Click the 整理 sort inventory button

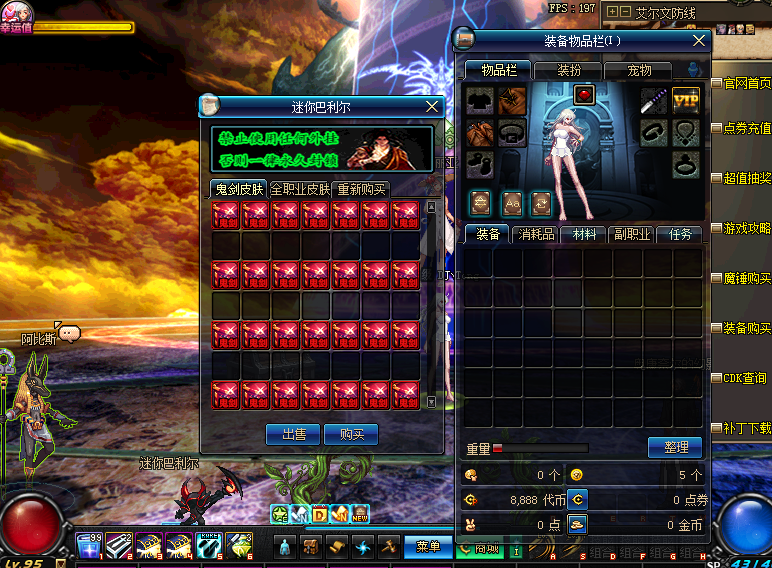pyautogui.click(x=675, y=447)
